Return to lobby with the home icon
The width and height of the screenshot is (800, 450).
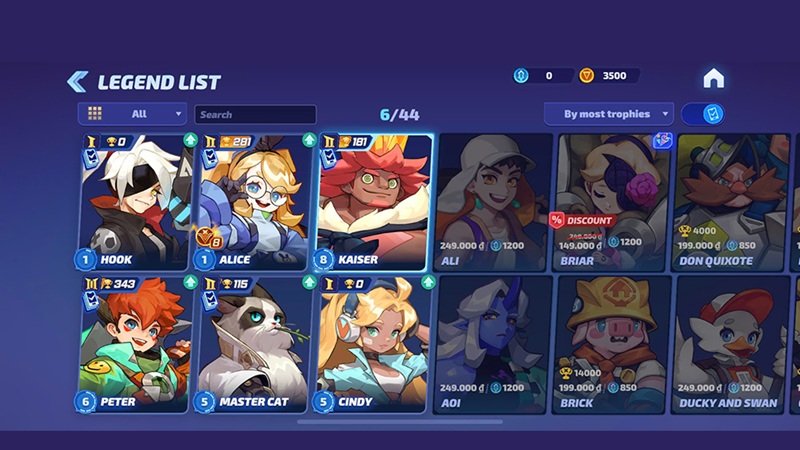(713, 78)
